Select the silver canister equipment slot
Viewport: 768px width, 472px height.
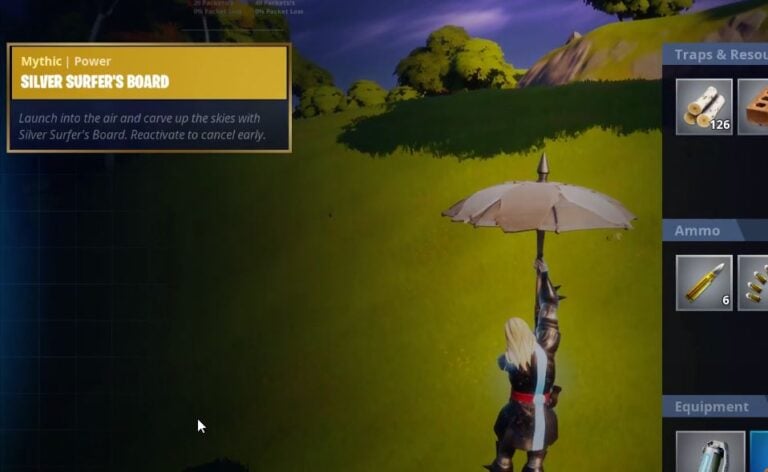(710, 452)
